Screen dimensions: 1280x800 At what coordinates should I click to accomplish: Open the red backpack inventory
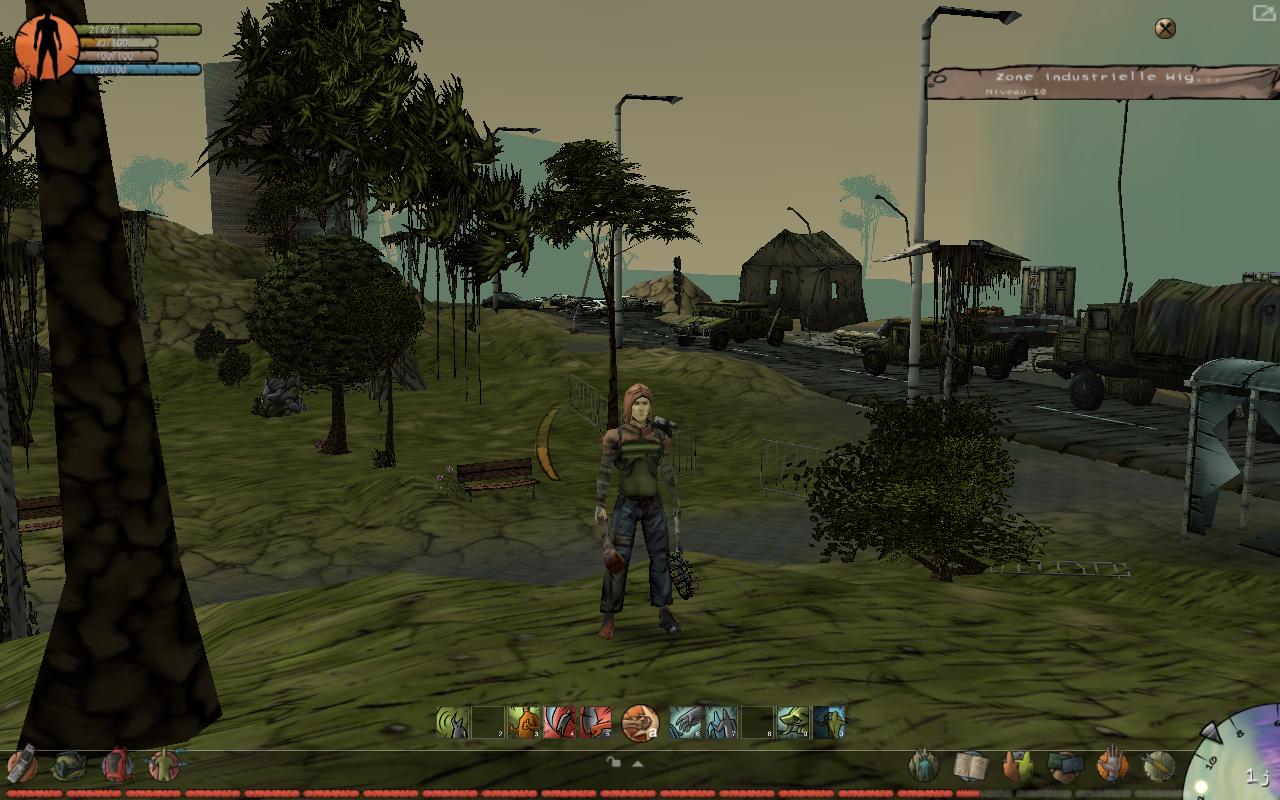pos(117,766)
